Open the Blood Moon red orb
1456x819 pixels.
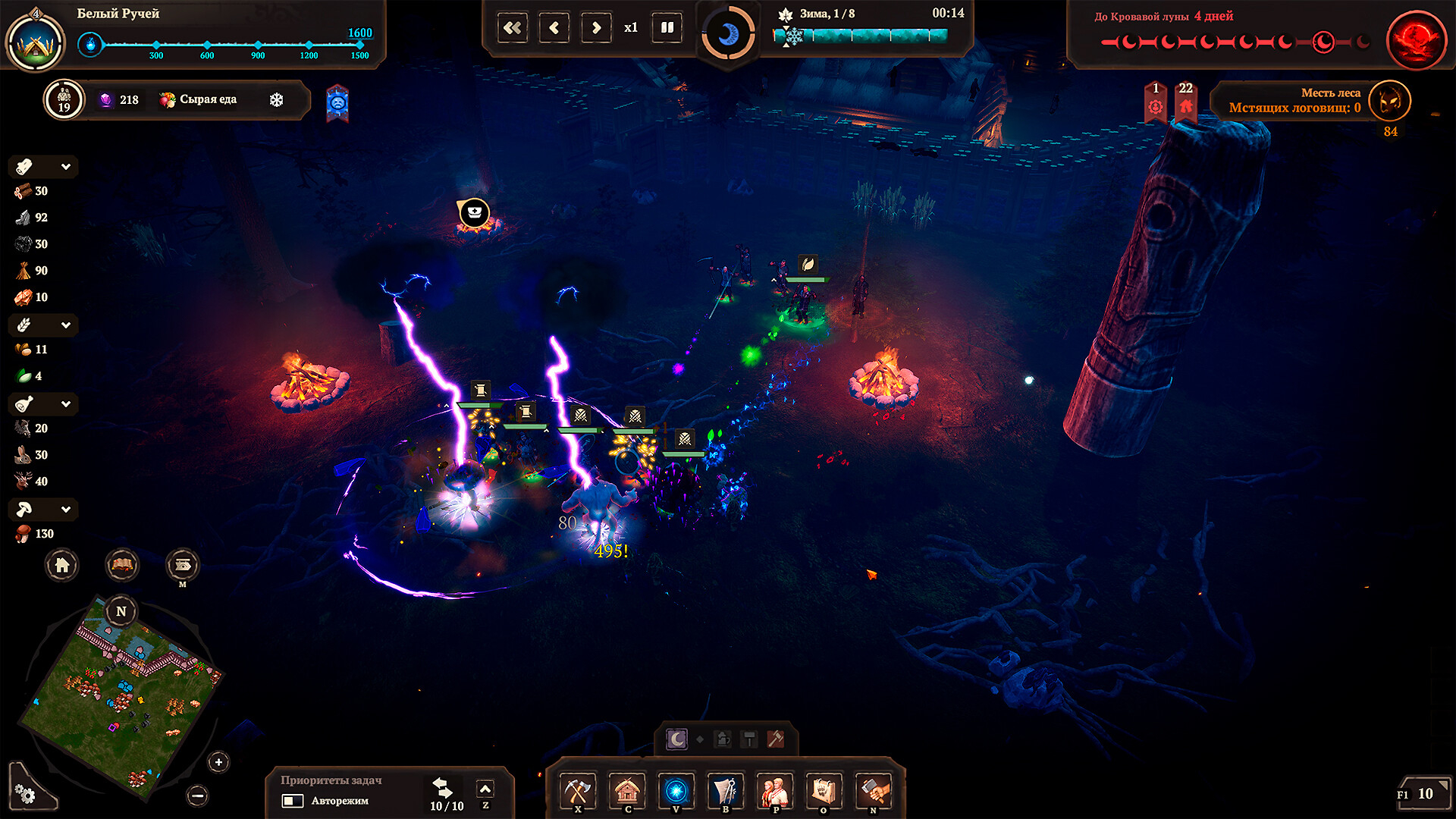[1415, 39]
